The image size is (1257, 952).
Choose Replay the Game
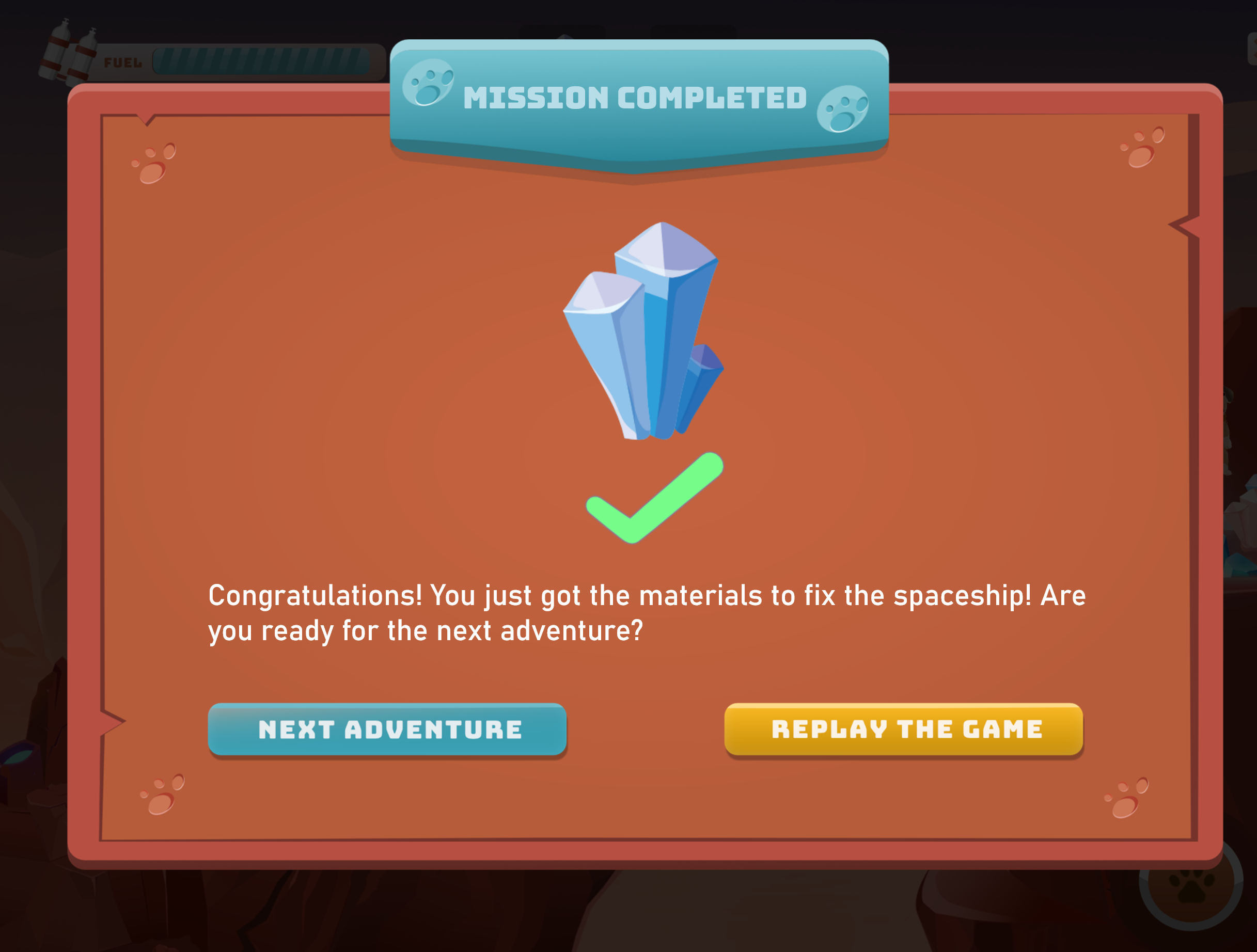(904, 729)
